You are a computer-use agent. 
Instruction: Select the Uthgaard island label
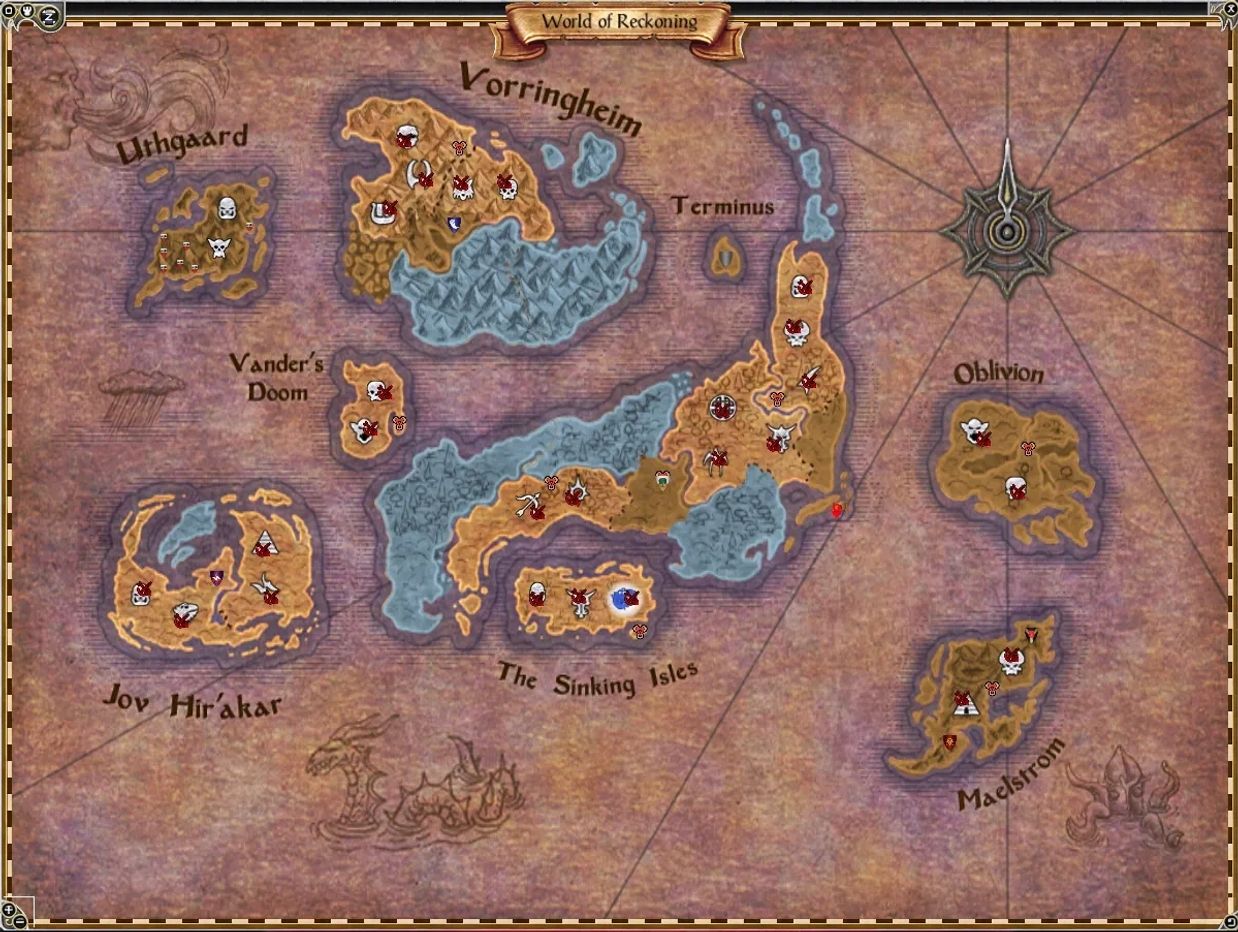pos(181,147)
